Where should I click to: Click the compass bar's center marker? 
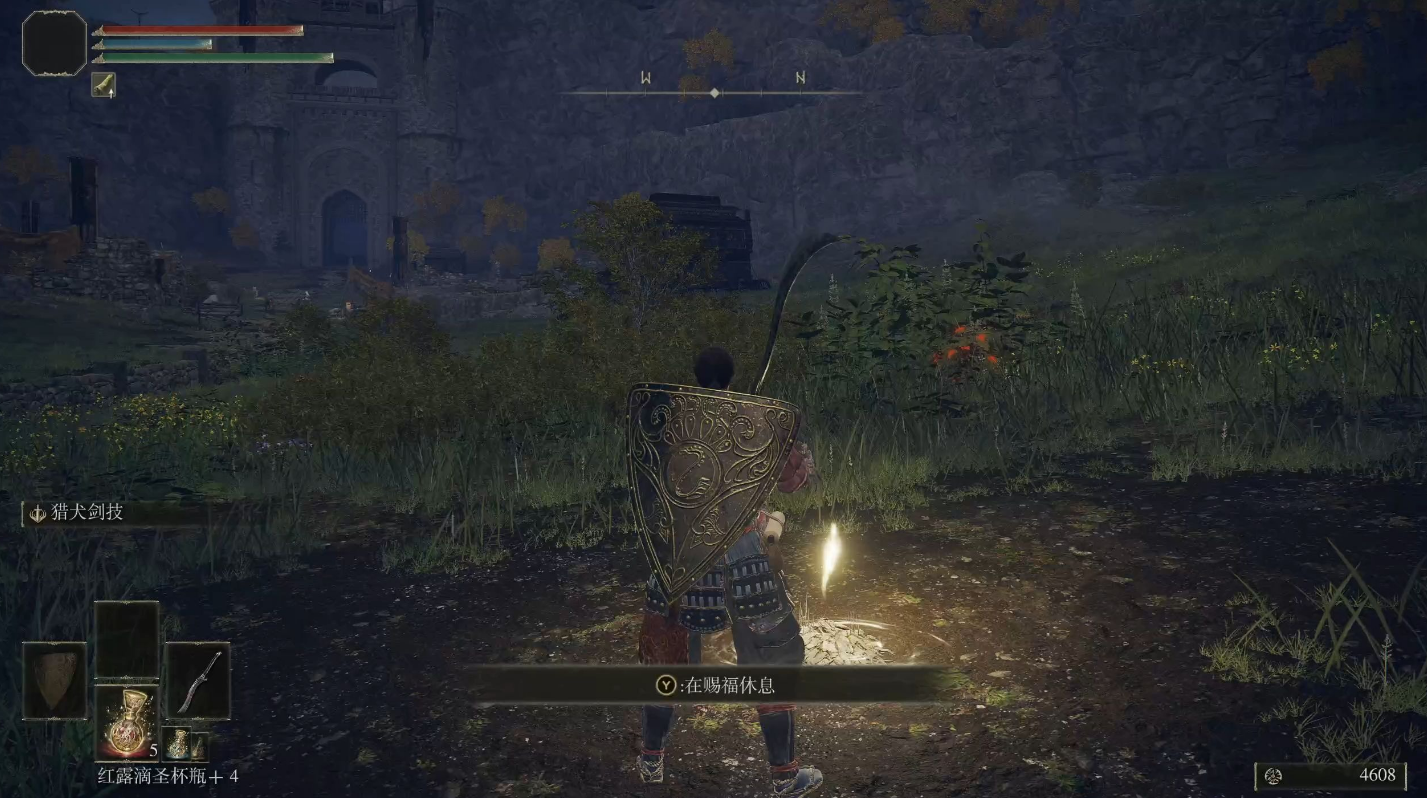714,92
